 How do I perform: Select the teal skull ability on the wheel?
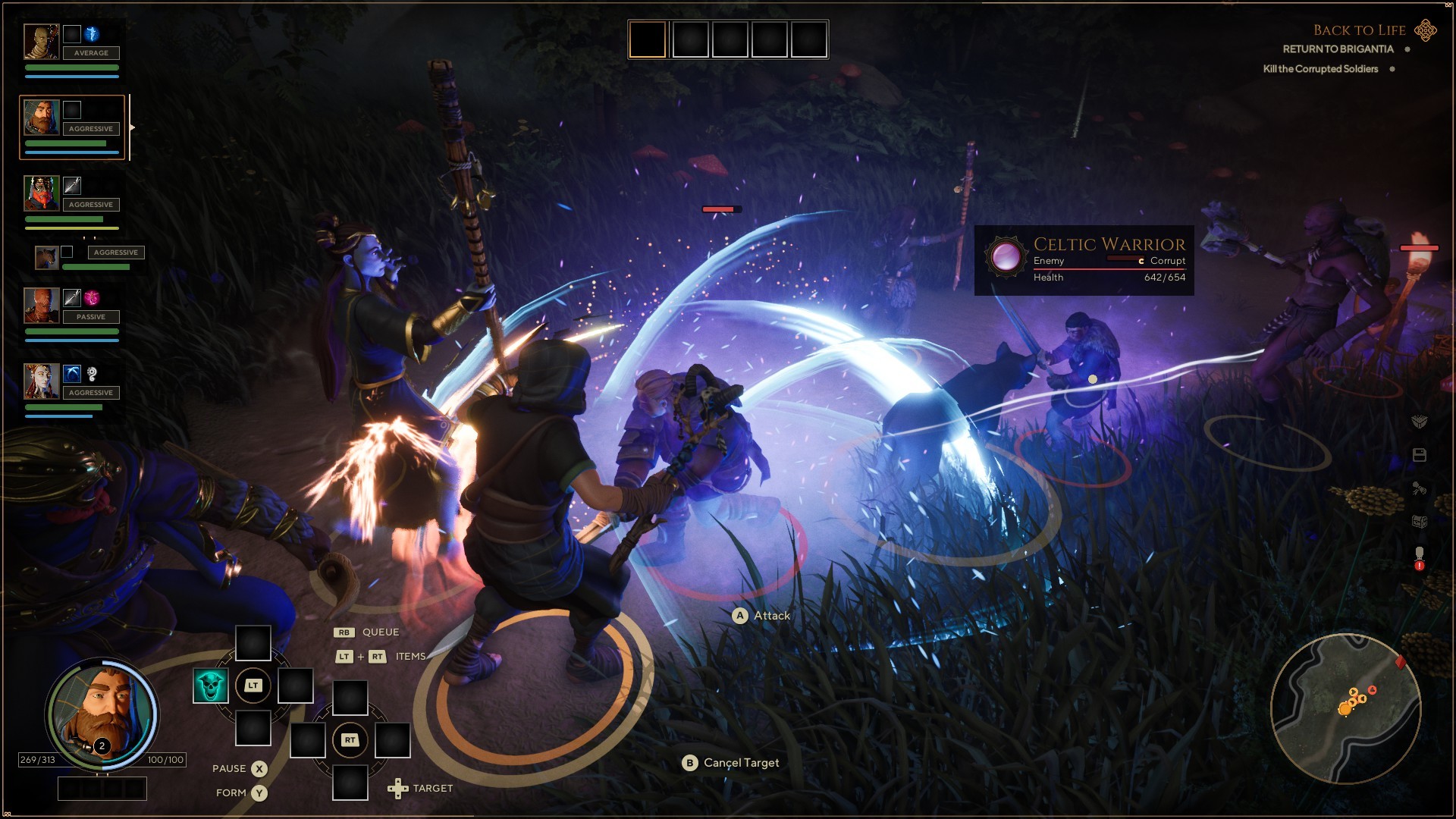210,685
